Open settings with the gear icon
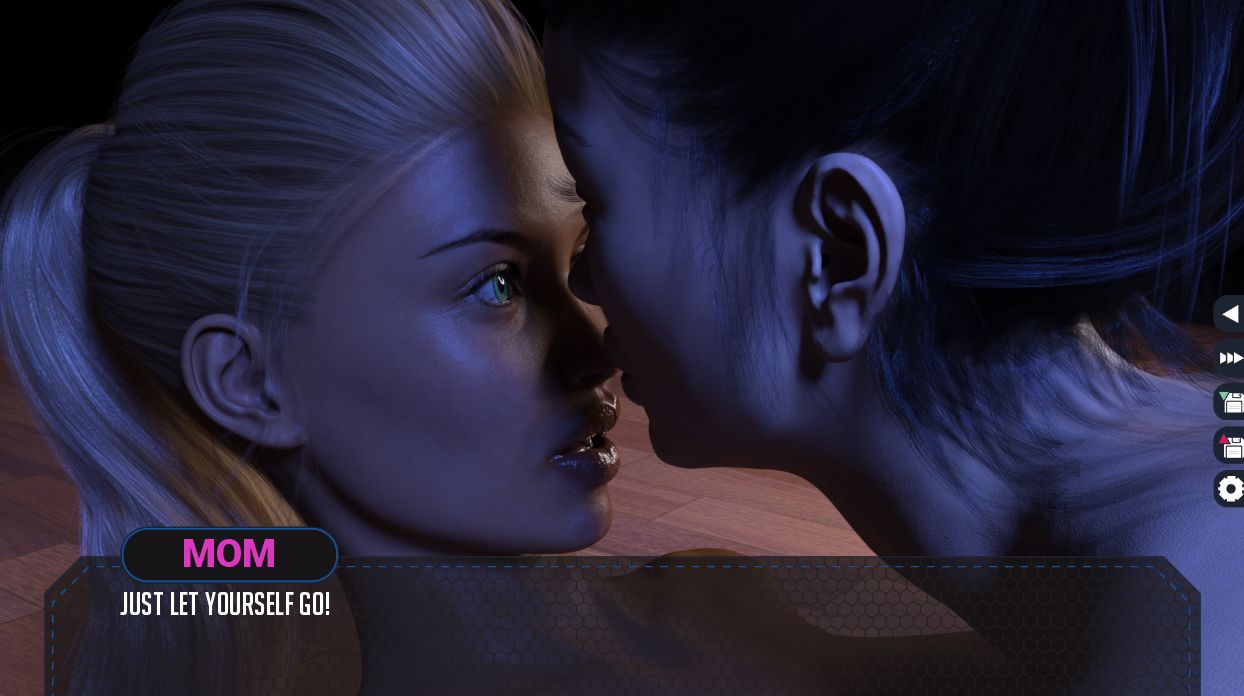The height and width of the screenshot is (696, 1244). [x=1231, y=489]
